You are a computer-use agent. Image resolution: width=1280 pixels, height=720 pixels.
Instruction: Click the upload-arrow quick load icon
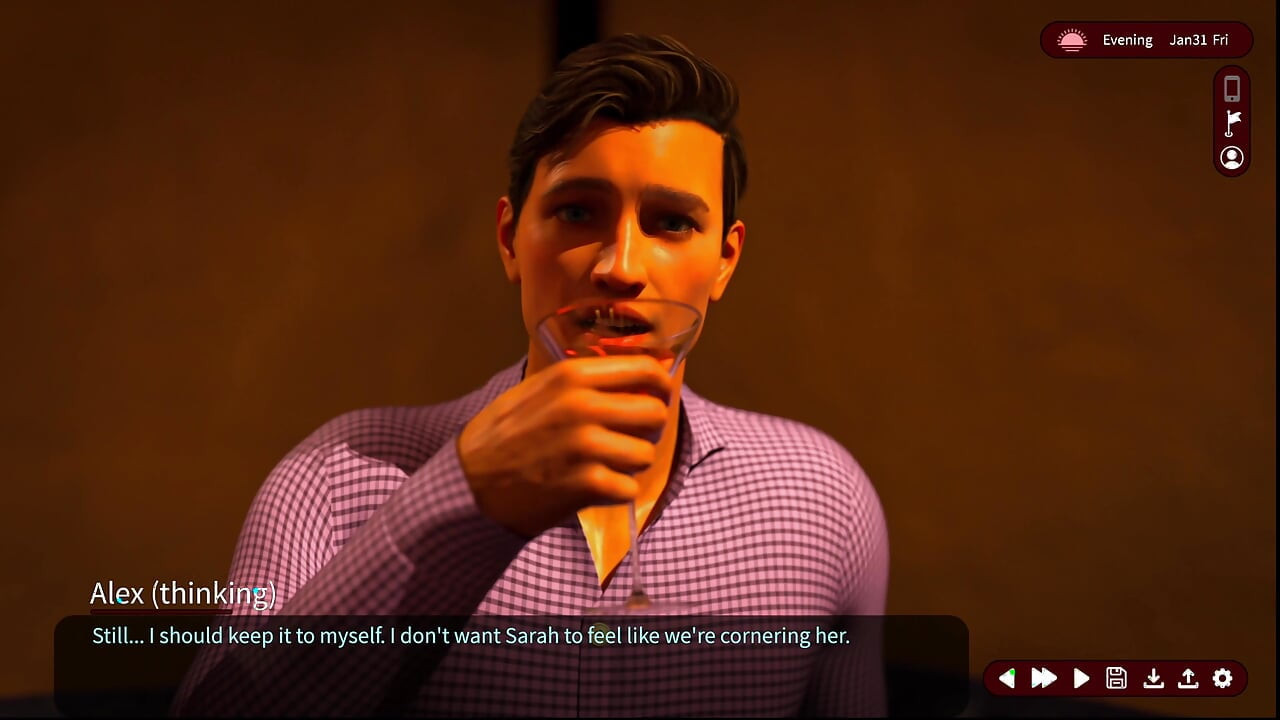pos(1188,678)
